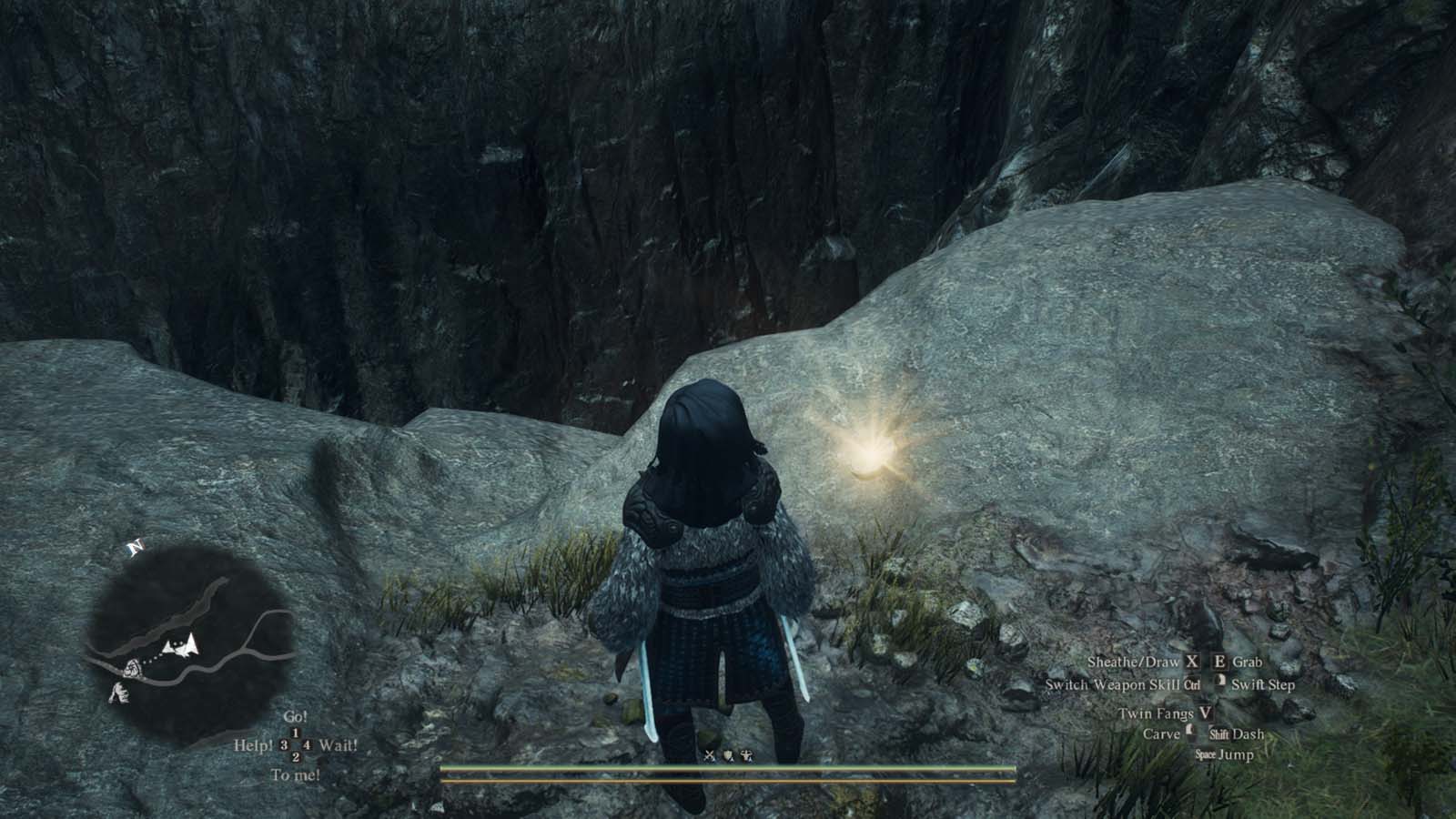Click the E Grab action prompt
This screenshot has height=819, width=1456.
click(1239, 662)
